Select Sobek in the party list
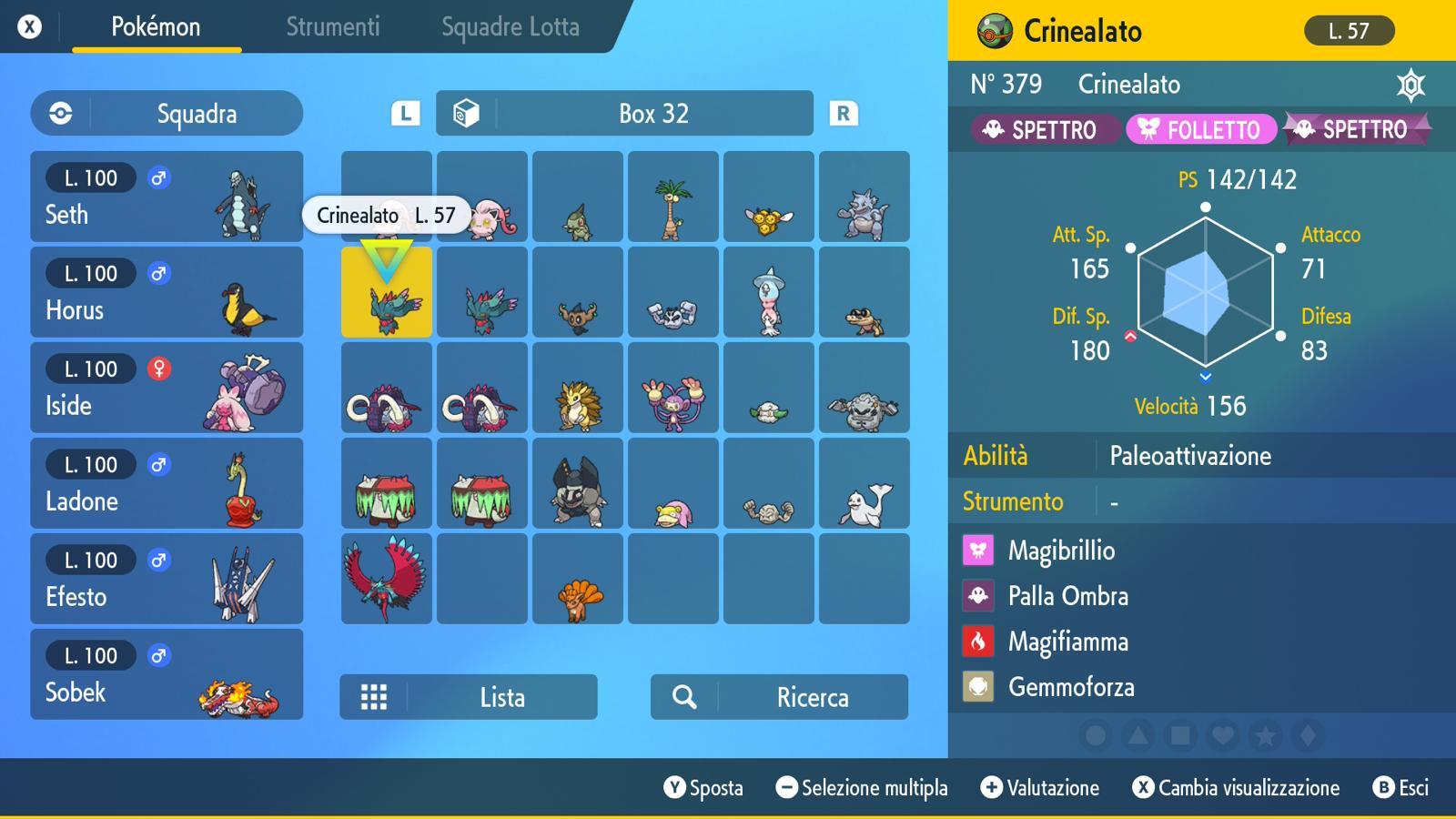This screenshot has height=819, width=1456. coord(167,674)
